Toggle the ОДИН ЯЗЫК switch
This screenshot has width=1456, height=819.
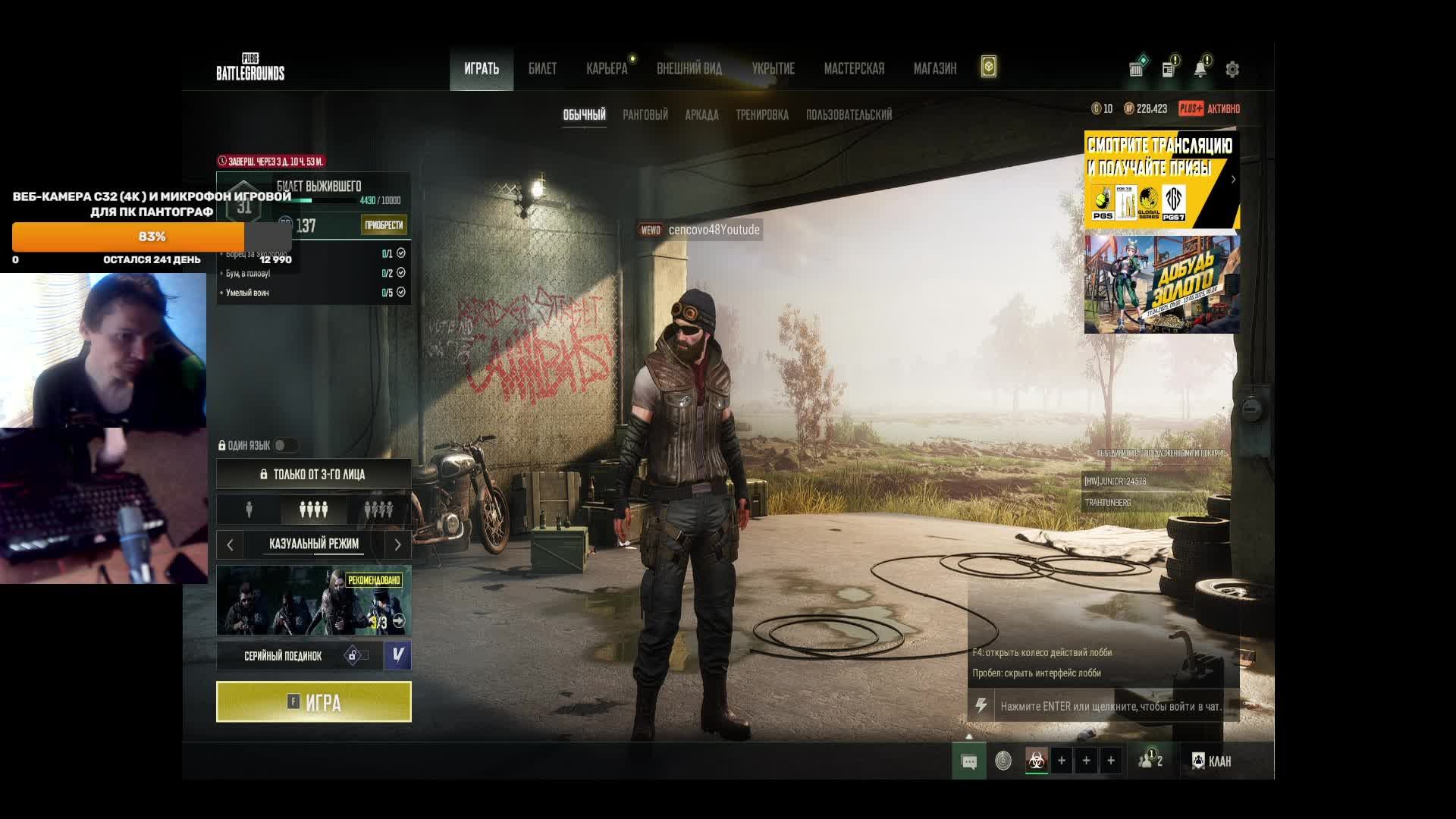tap(285, 445)
